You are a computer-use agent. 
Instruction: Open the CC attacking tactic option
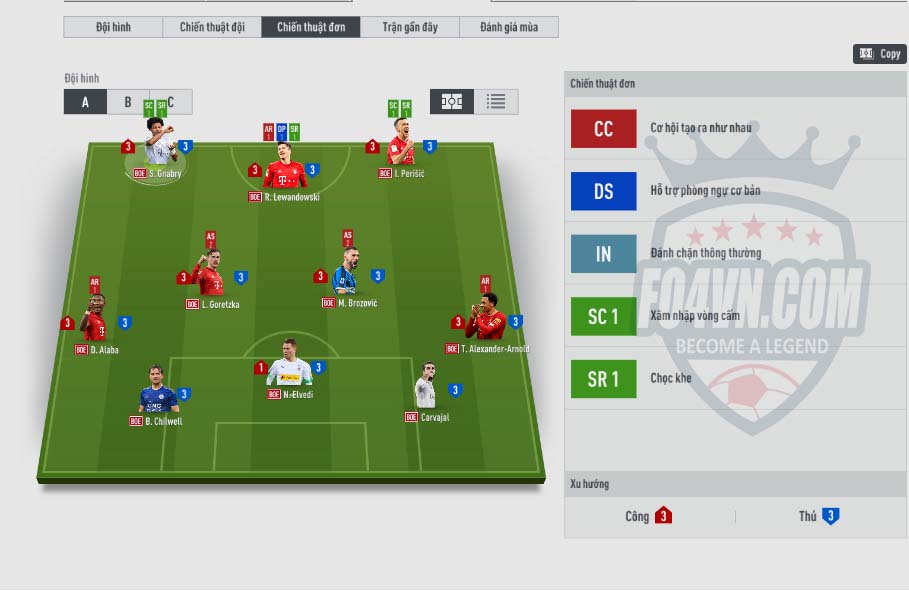603,129
